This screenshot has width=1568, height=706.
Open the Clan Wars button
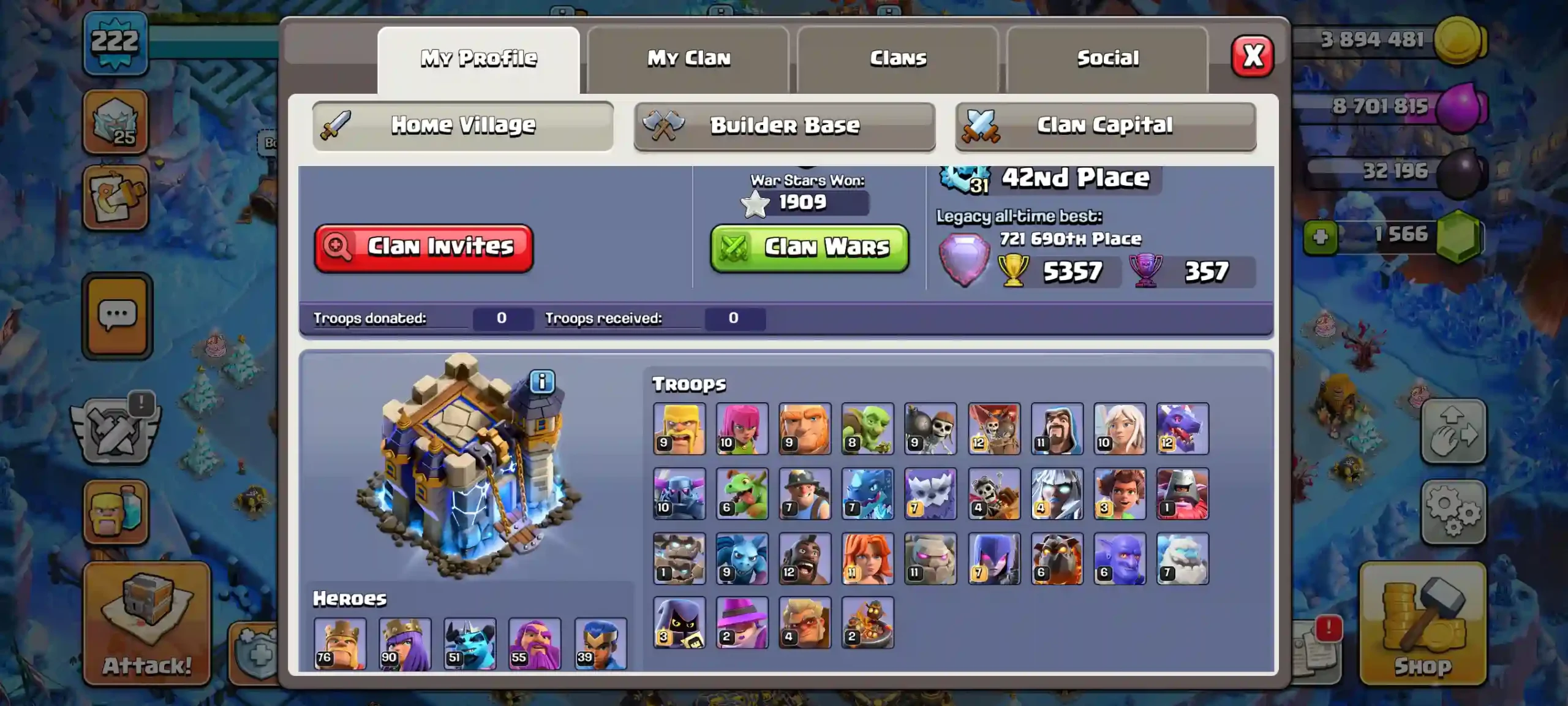[809, 248]
